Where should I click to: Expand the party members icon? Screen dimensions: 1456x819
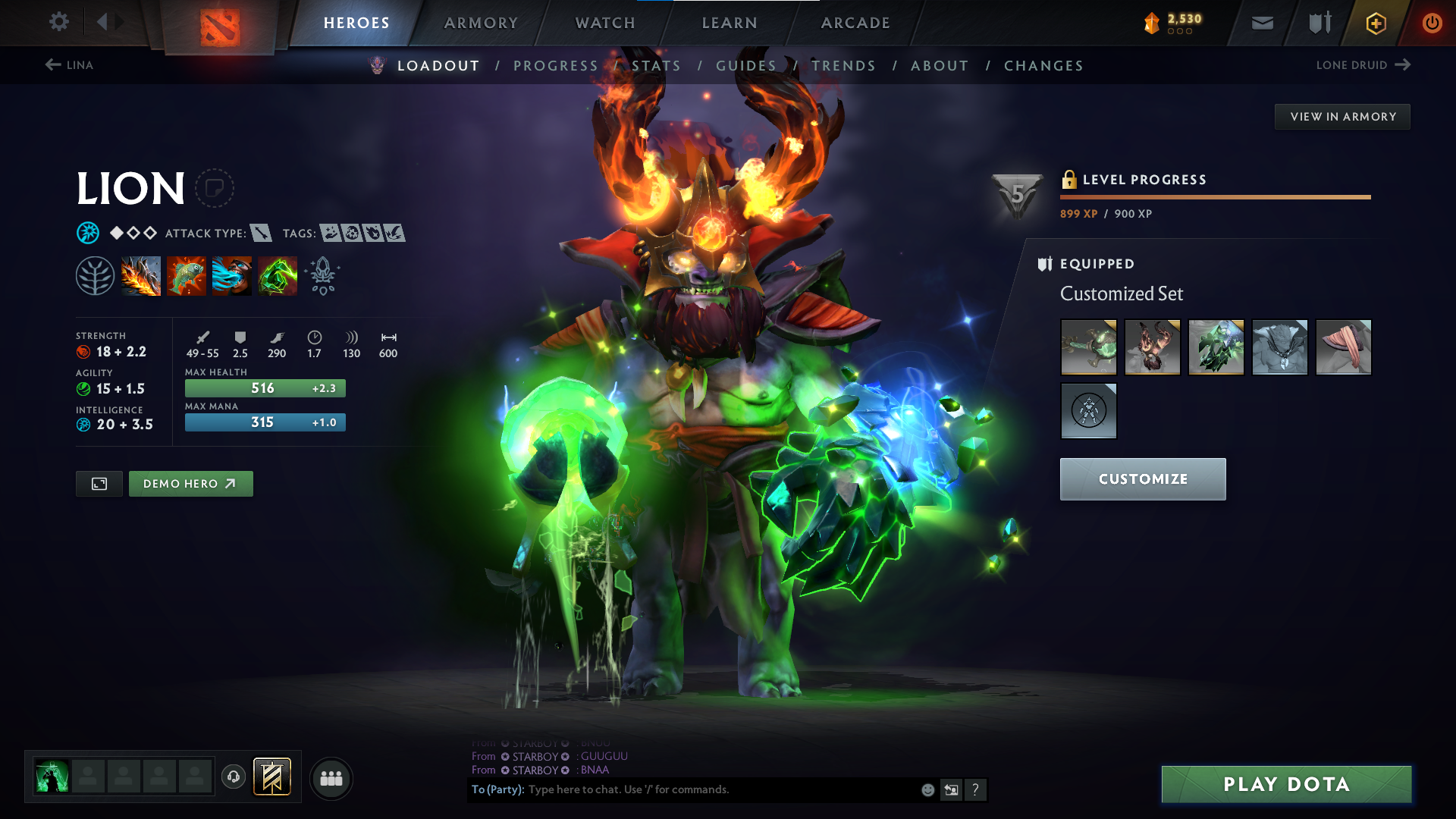tap(331, 777)
